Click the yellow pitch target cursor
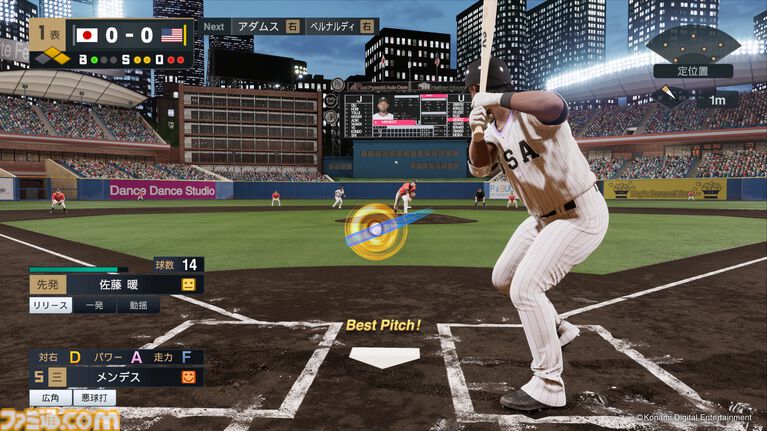The height and width of the screenshot is (431, 767). coord(375,230)
